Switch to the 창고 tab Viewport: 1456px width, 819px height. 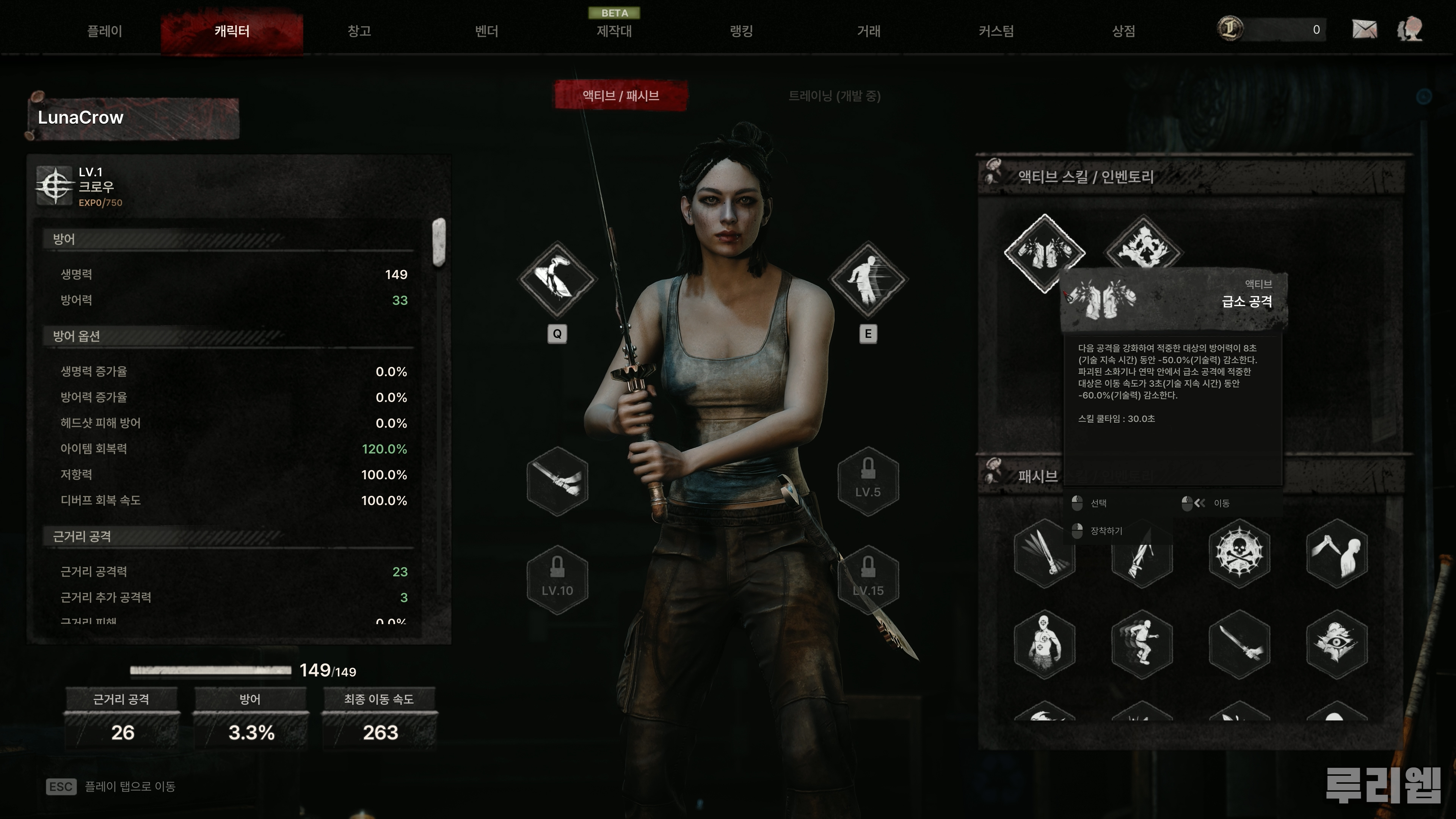tap(359, 31)
